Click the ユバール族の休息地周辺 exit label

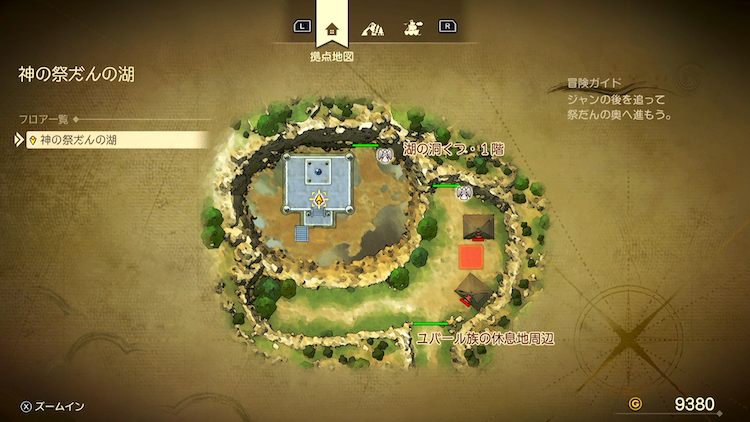tap(485, 339)
